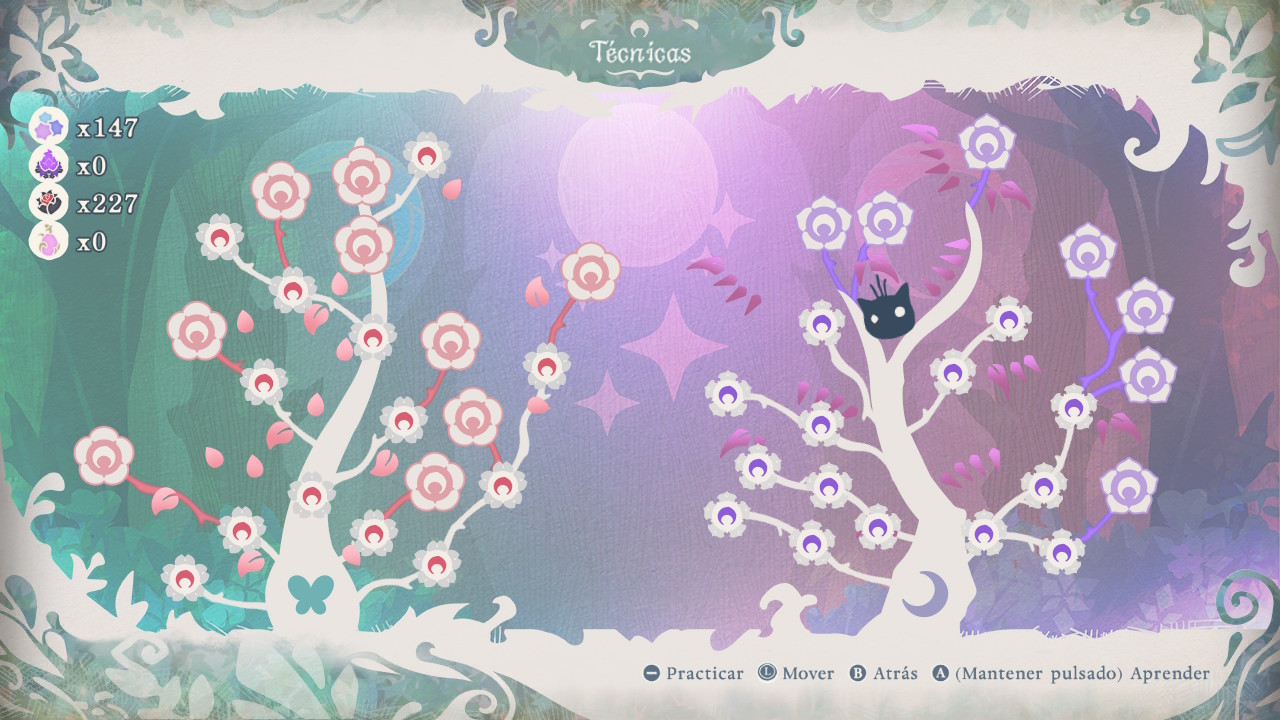Image resolution: width=1280 pixels, height=720 pixels.
Task: Choose the large pink flower ending the butterfly tree's lowest-left branch
Action: [x=104, y=456]
